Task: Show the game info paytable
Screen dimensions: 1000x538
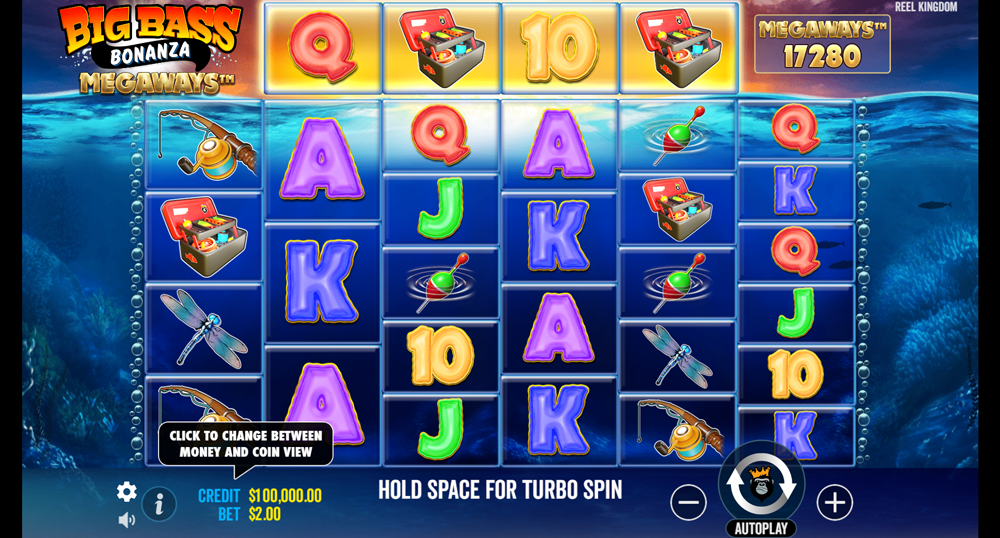Action: [x=158, y=504]
